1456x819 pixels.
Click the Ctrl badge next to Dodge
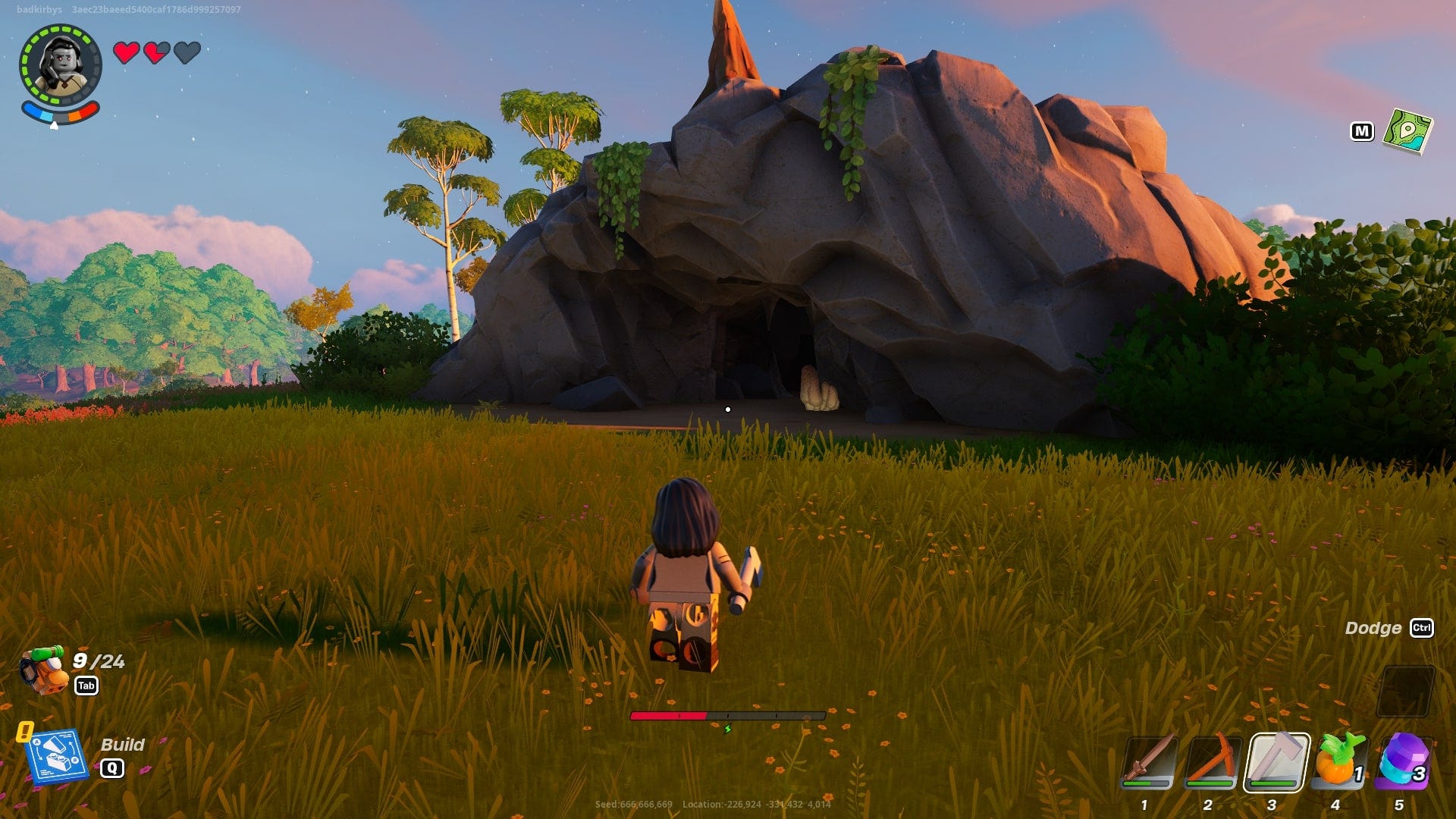1424,629
